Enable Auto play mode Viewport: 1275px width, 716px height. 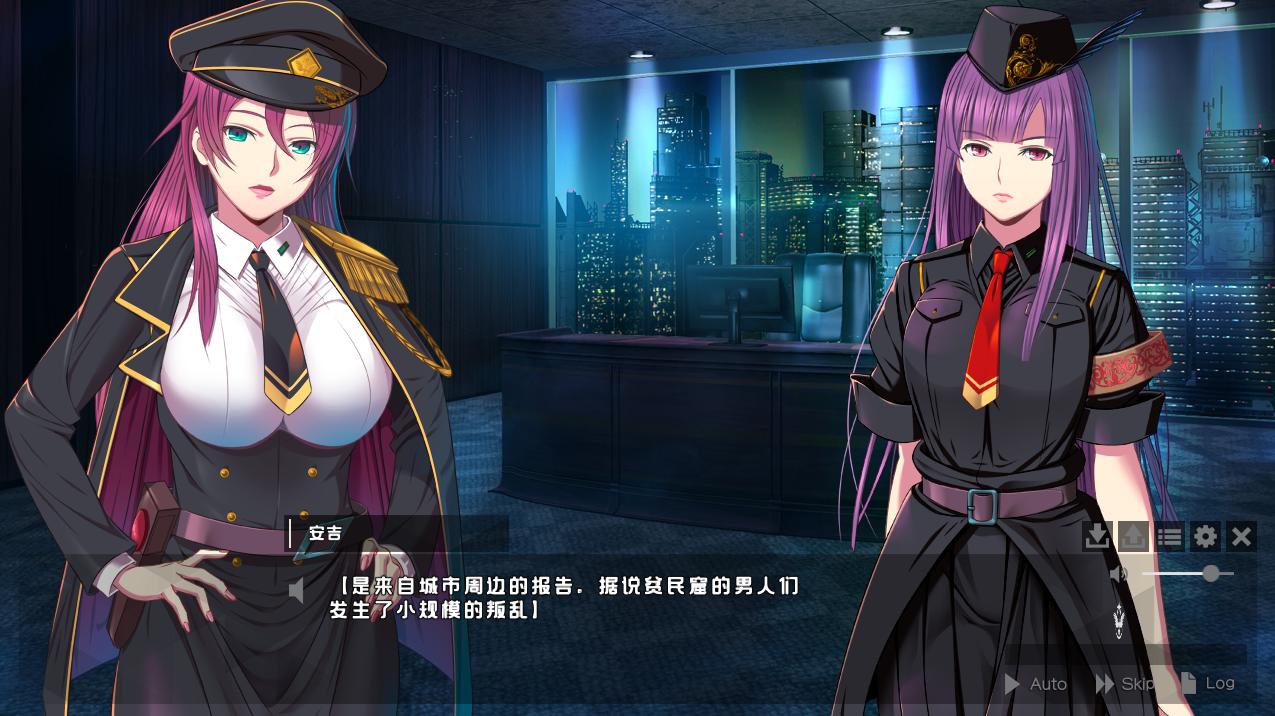pos(1036,684)
